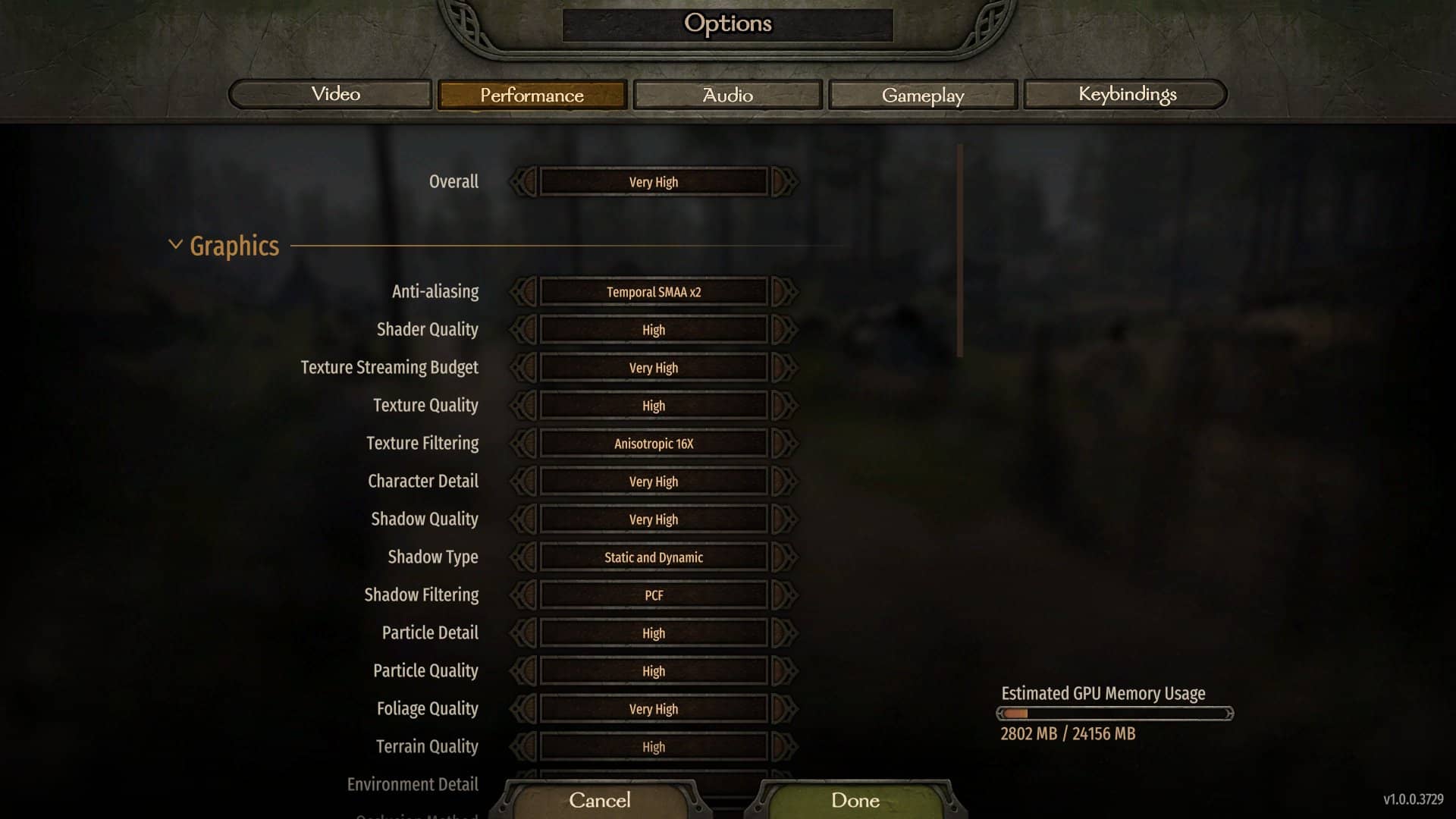Open the Character Detail selector

[652, 481]
